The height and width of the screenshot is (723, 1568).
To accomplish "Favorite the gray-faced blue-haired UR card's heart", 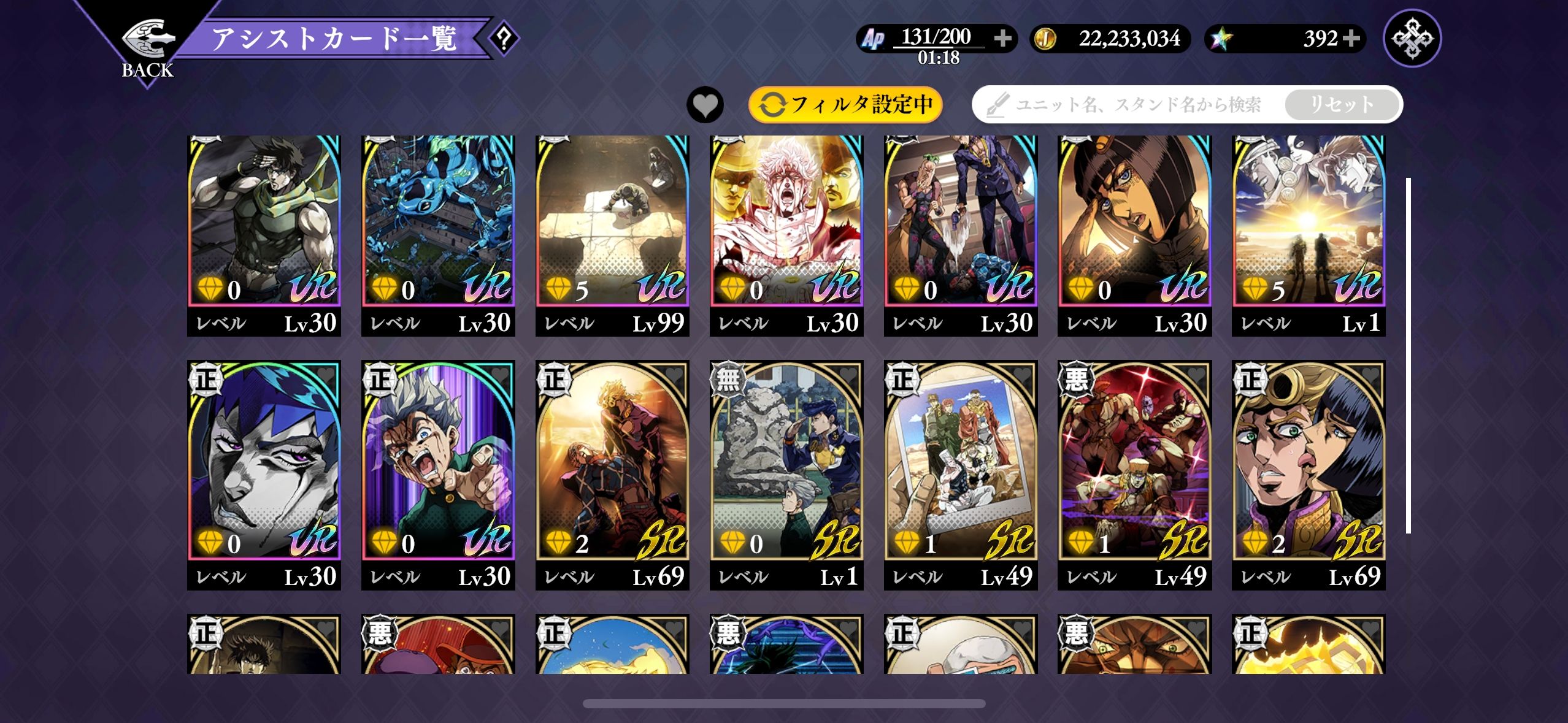I will point(326,375).
